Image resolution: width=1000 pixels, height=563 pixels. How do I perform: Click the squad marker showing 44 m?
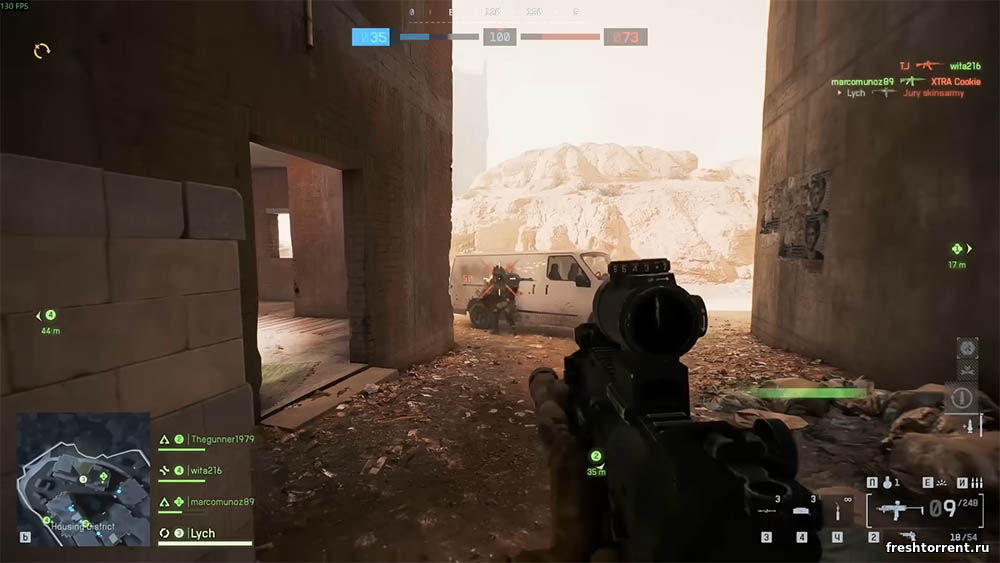tap(49, 319)
